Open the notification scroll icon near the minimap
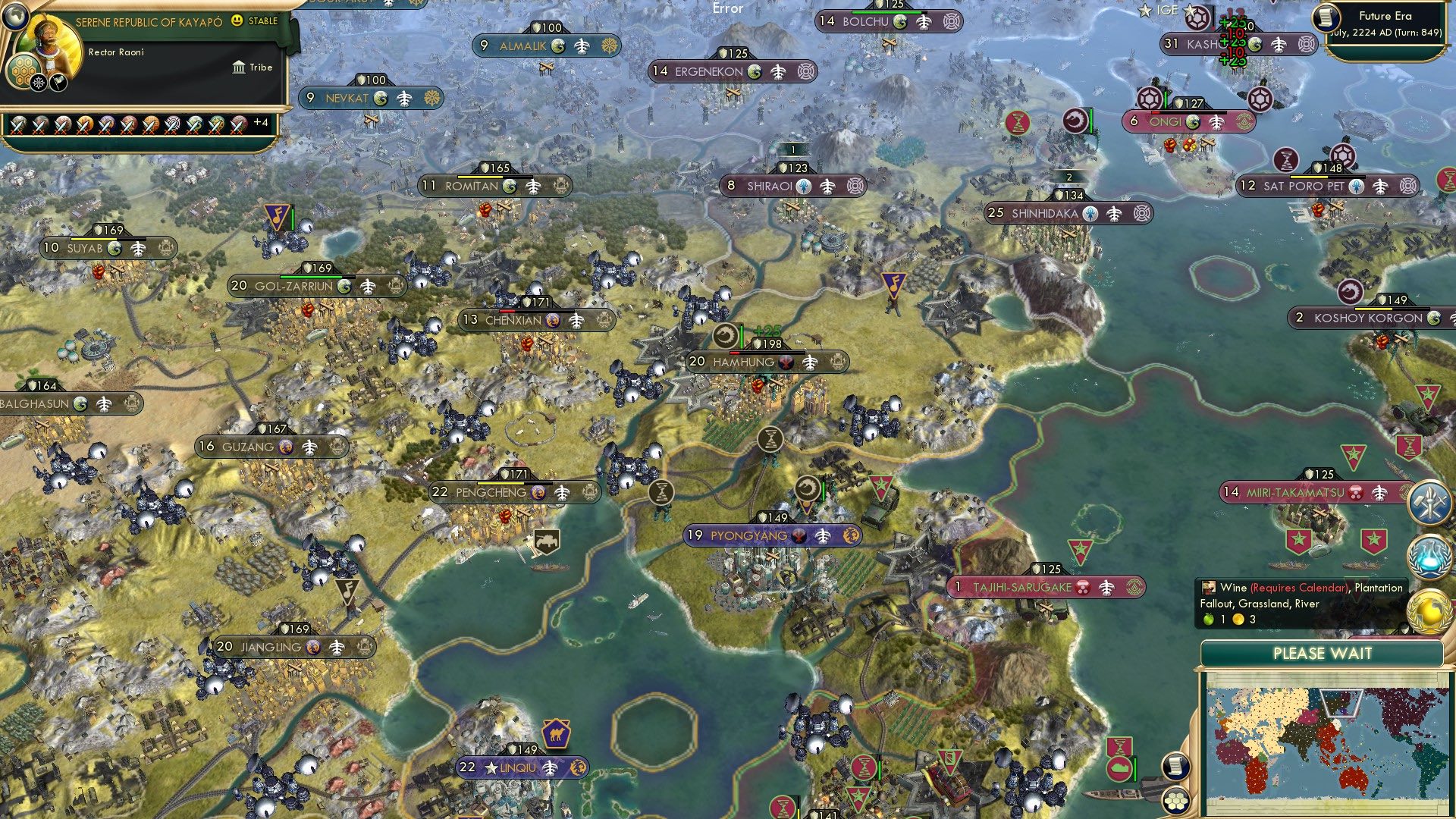Viewport: 1456px width, 819px height. click(x=1176, y=767)
